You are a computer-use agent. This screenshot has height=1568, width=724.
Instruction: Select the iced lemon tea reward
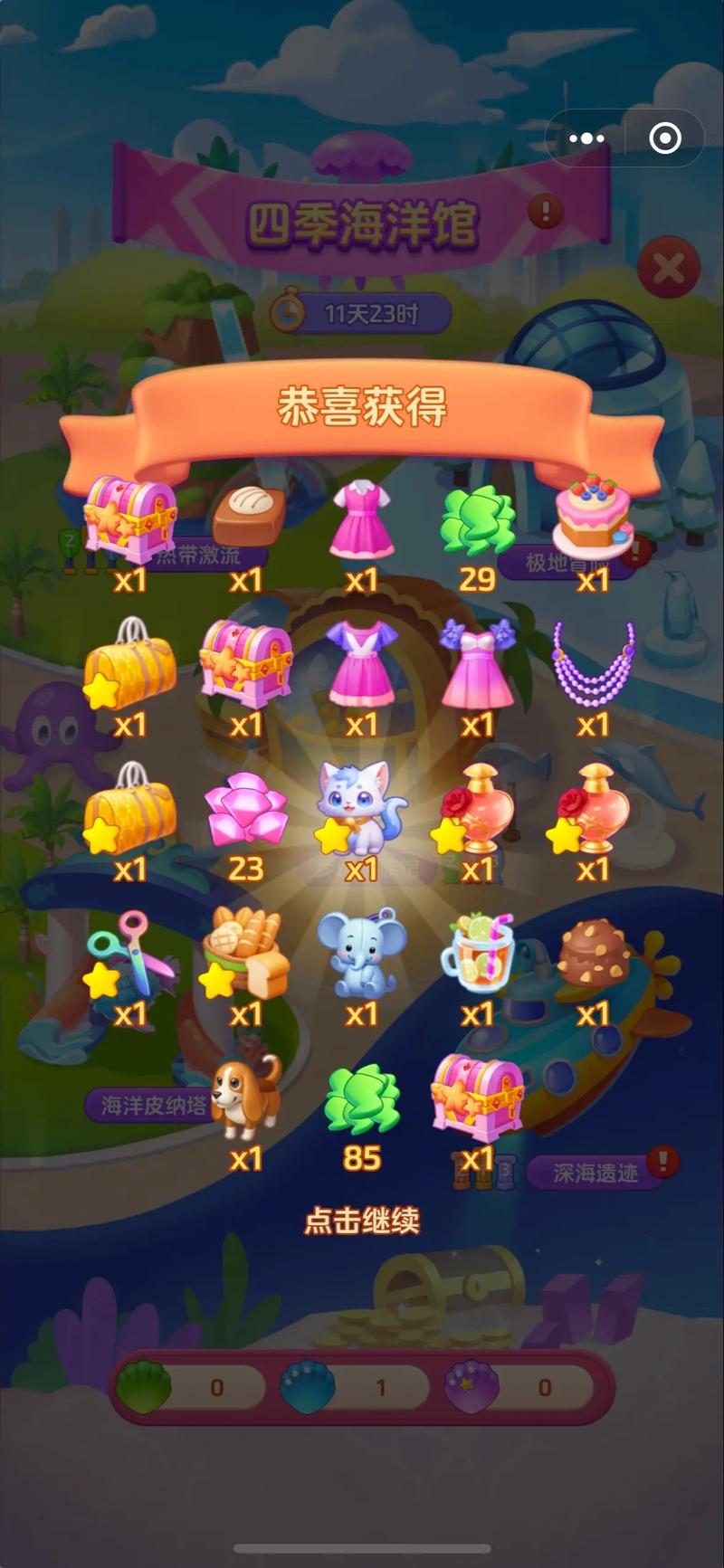[477, 955]
